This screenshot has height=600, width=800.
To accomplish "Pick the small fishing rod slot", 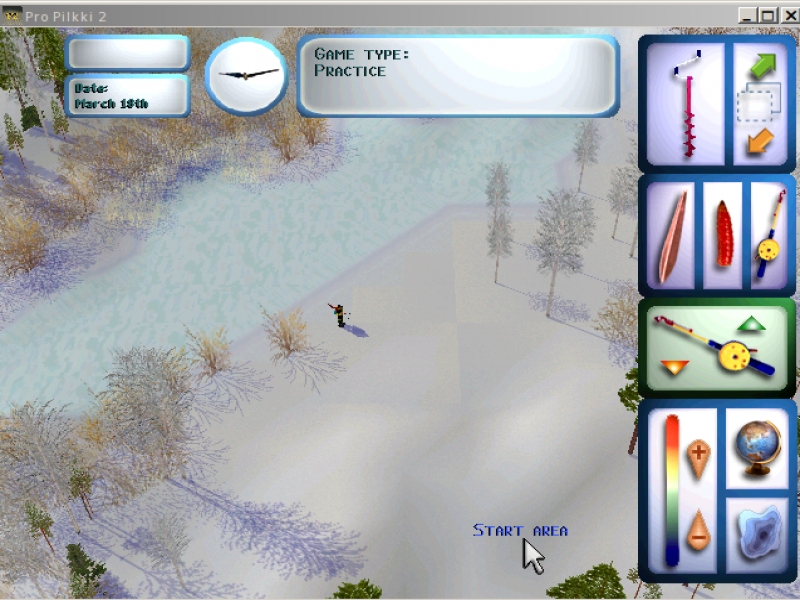I will pyautogui.click(x=769, y=234).
